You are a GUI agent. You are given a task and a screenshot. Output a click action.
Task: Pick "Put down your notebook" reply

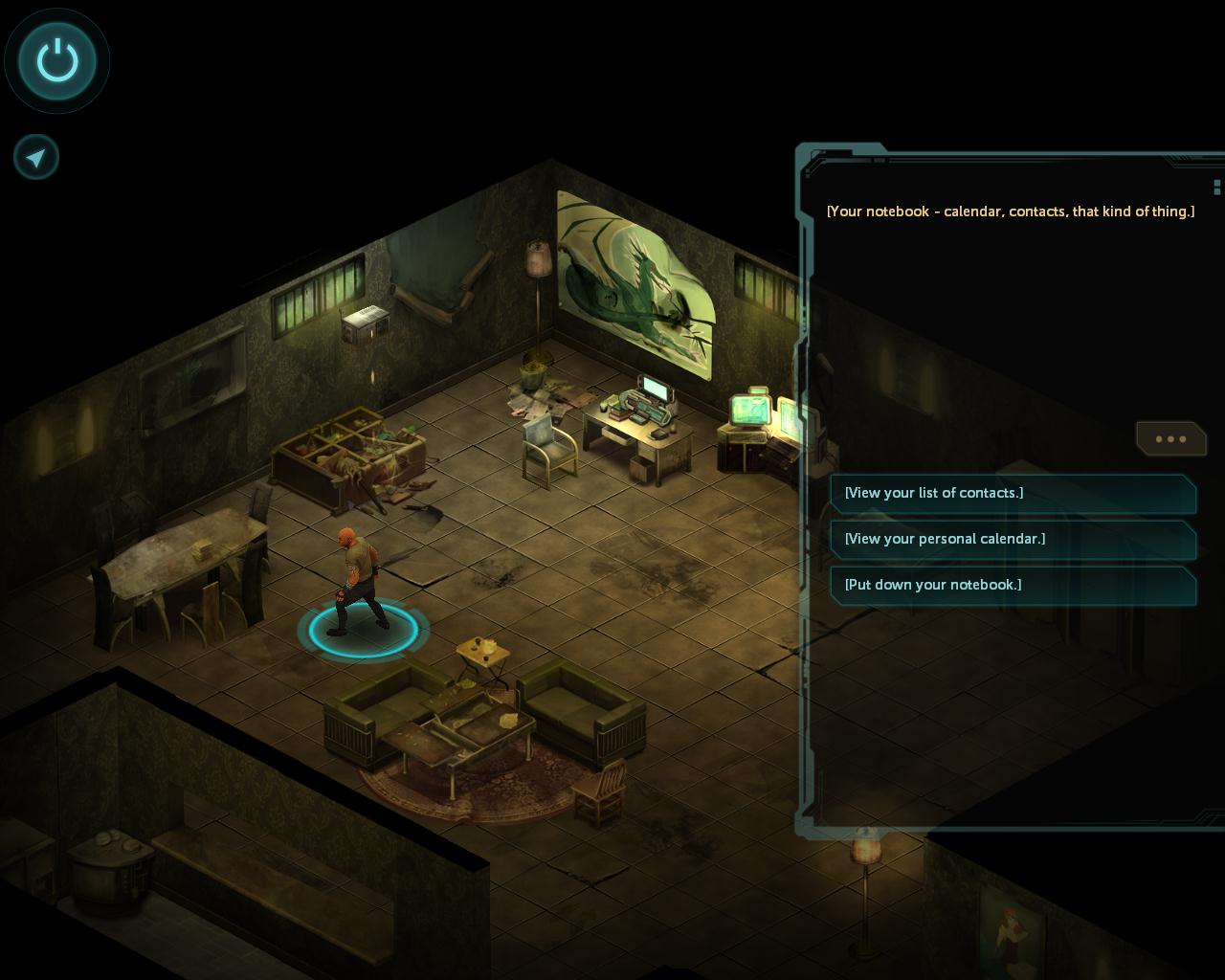[1013, 585]
